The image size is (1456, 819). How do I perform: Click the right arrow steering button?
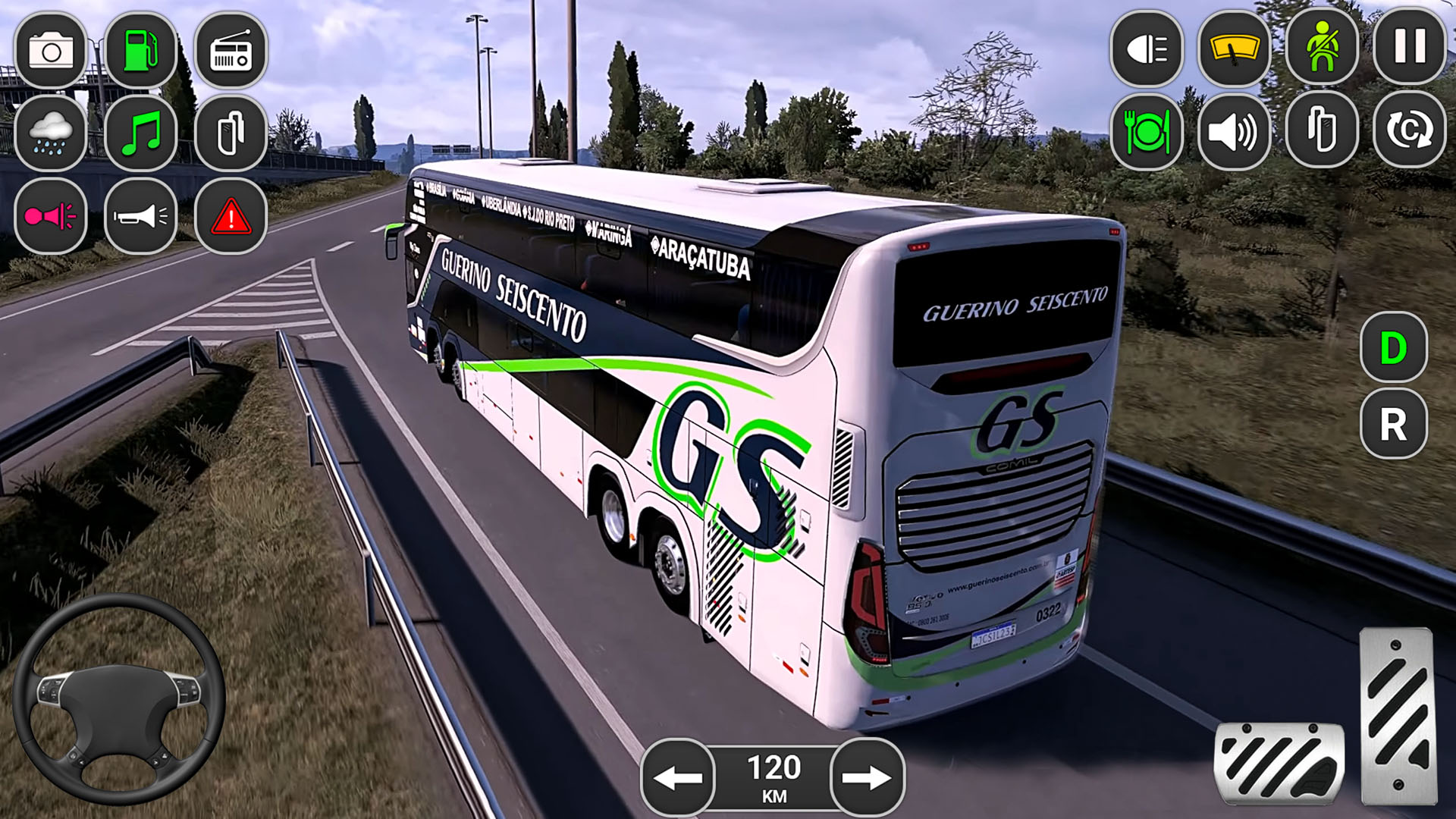868,777
